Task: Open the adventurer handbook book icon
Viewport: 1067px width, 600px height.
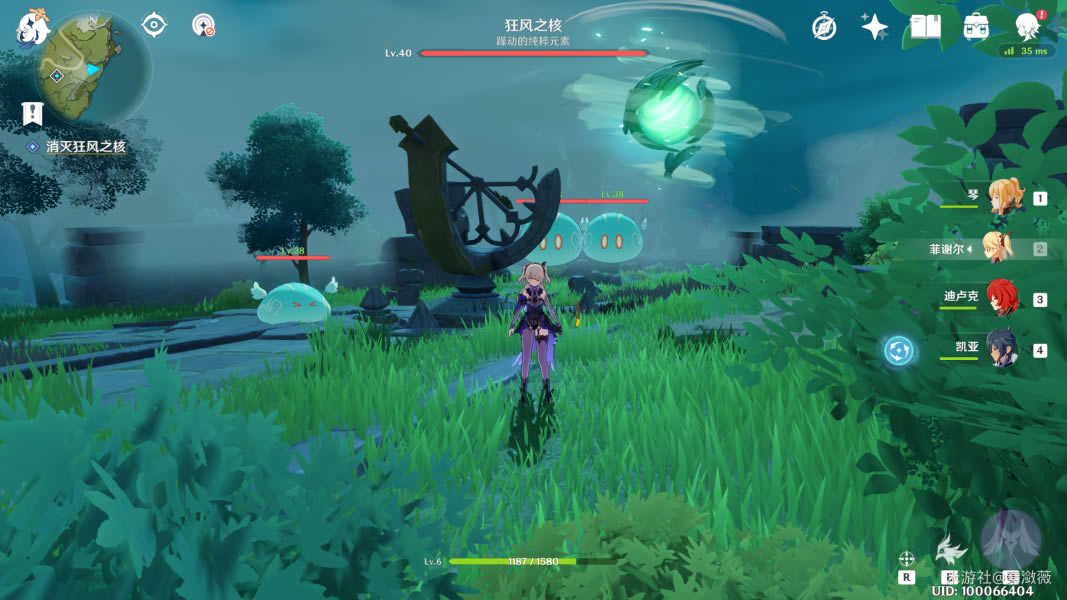Action: (925, 27)
